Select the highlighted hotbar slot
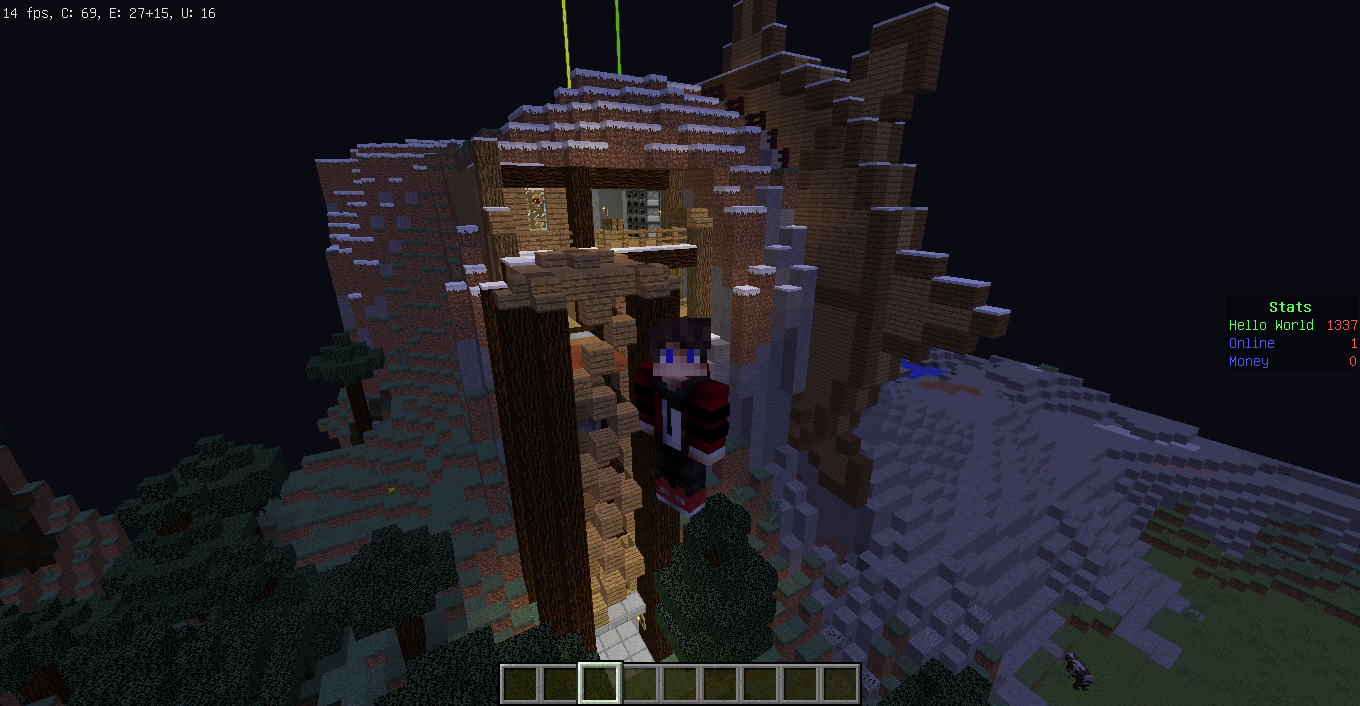 600,684
